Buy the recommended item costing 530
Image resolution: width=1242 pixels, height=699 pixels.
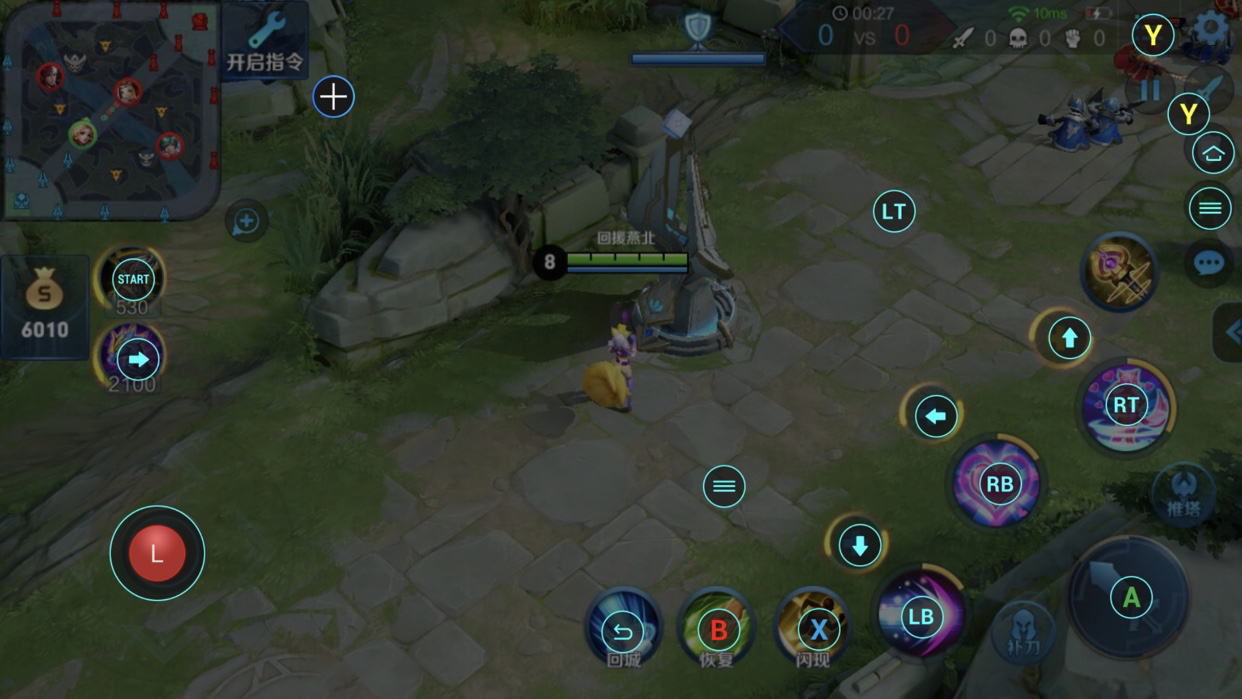[x=132, y=279]
